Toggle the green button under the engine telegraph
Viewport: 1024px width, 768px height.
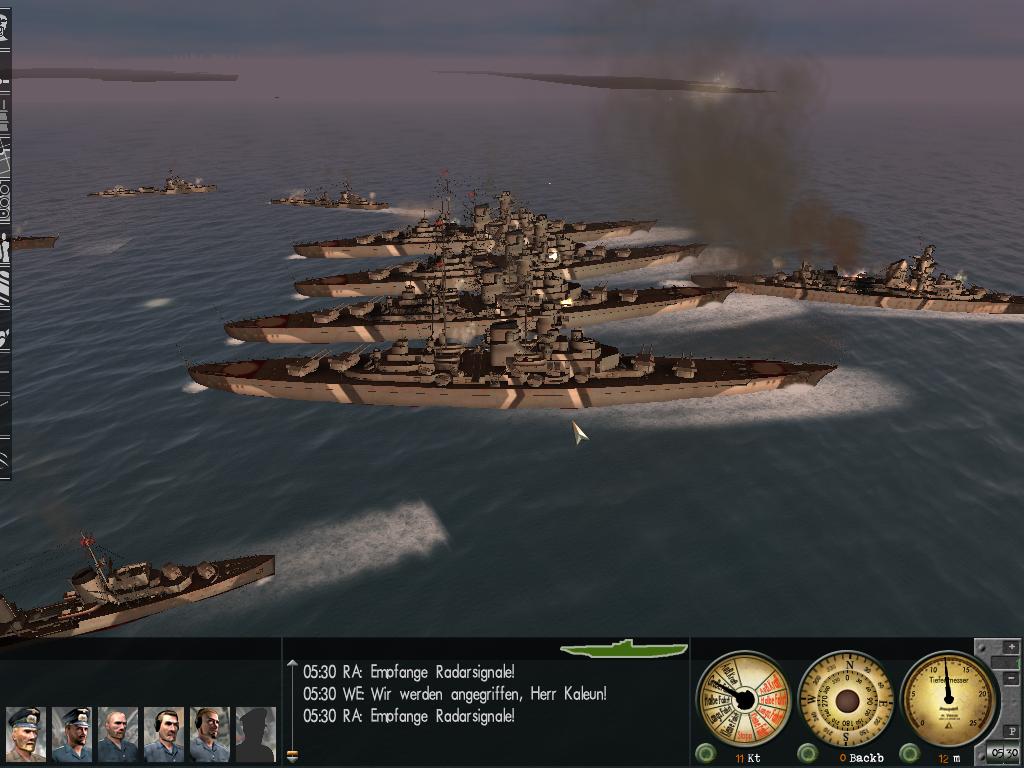(x=705, y=753)
